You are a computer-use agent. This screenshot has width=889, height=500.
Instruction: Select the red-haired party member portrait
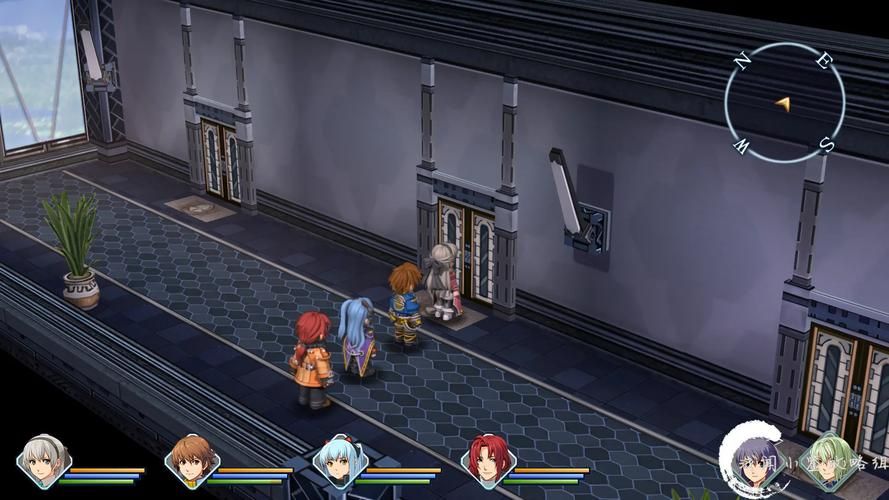[488, 461]
